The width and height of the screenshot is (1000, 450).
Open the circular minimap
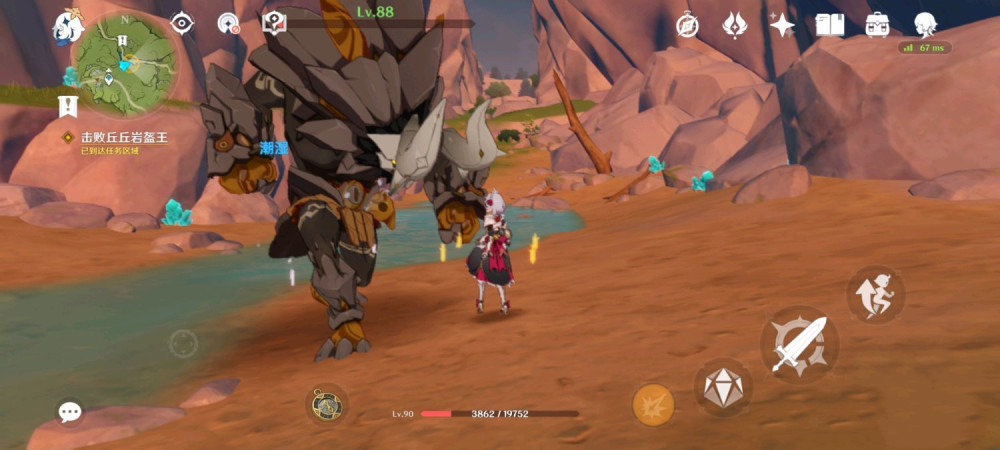pos(125,63)
